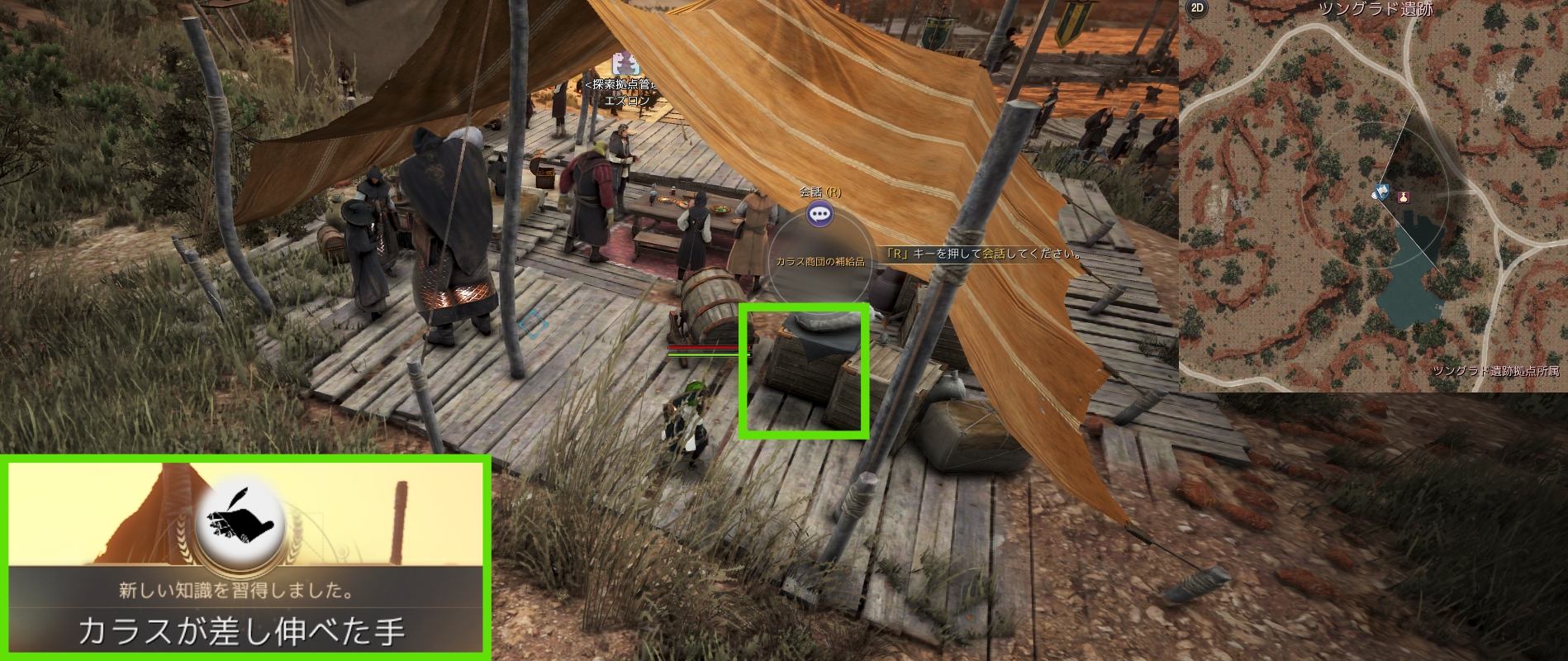The image size is (1568, 661).
Task: Click the speech bubble conversation icon
Action: [819, 215]
